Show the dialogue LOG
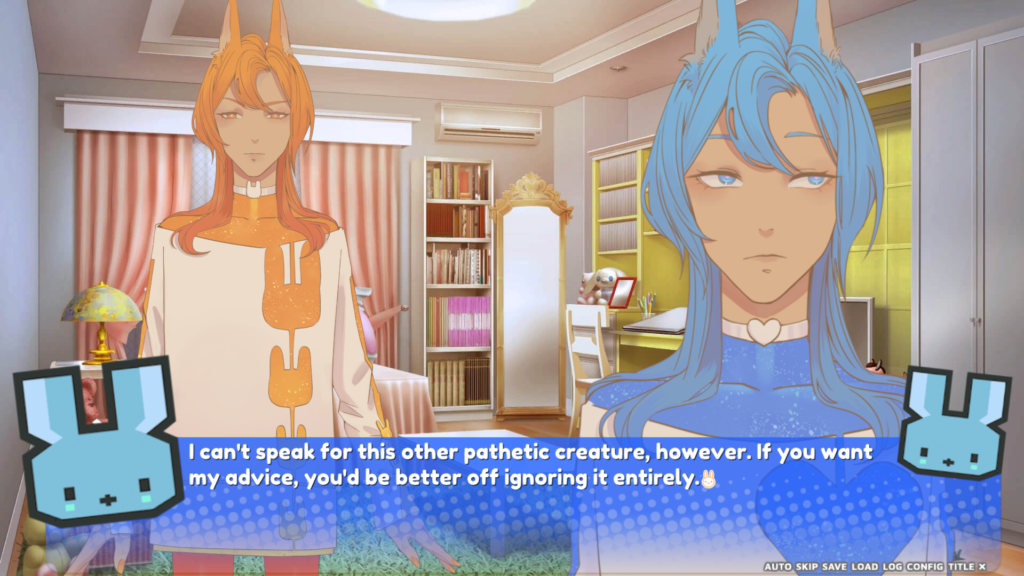The height and width of the screenshot is (576, 1024). pos(894,566)
